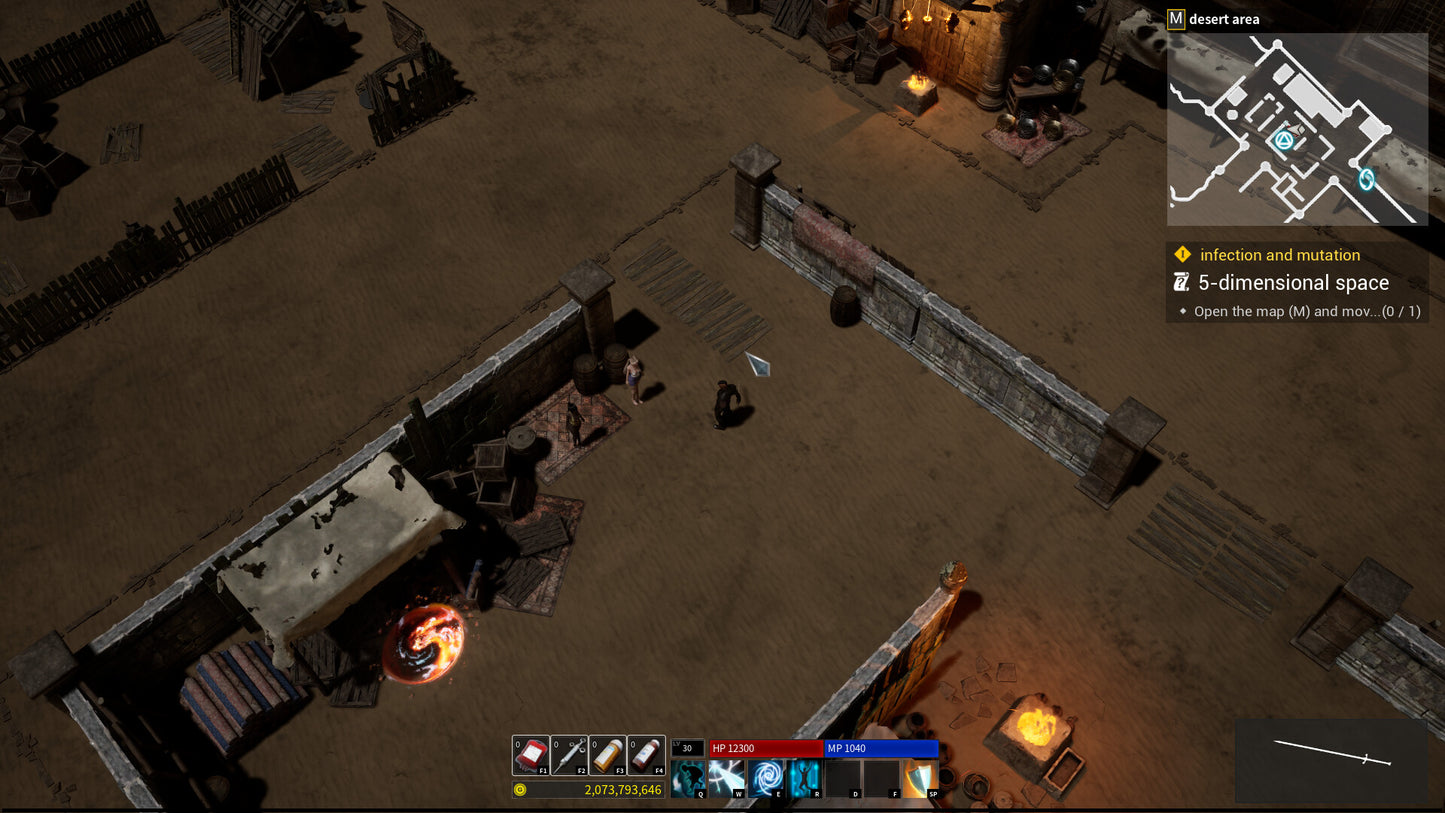Select the "5-dimensional space" quest objective
The image size is (1445, 813).
[x=1293, y=283]
